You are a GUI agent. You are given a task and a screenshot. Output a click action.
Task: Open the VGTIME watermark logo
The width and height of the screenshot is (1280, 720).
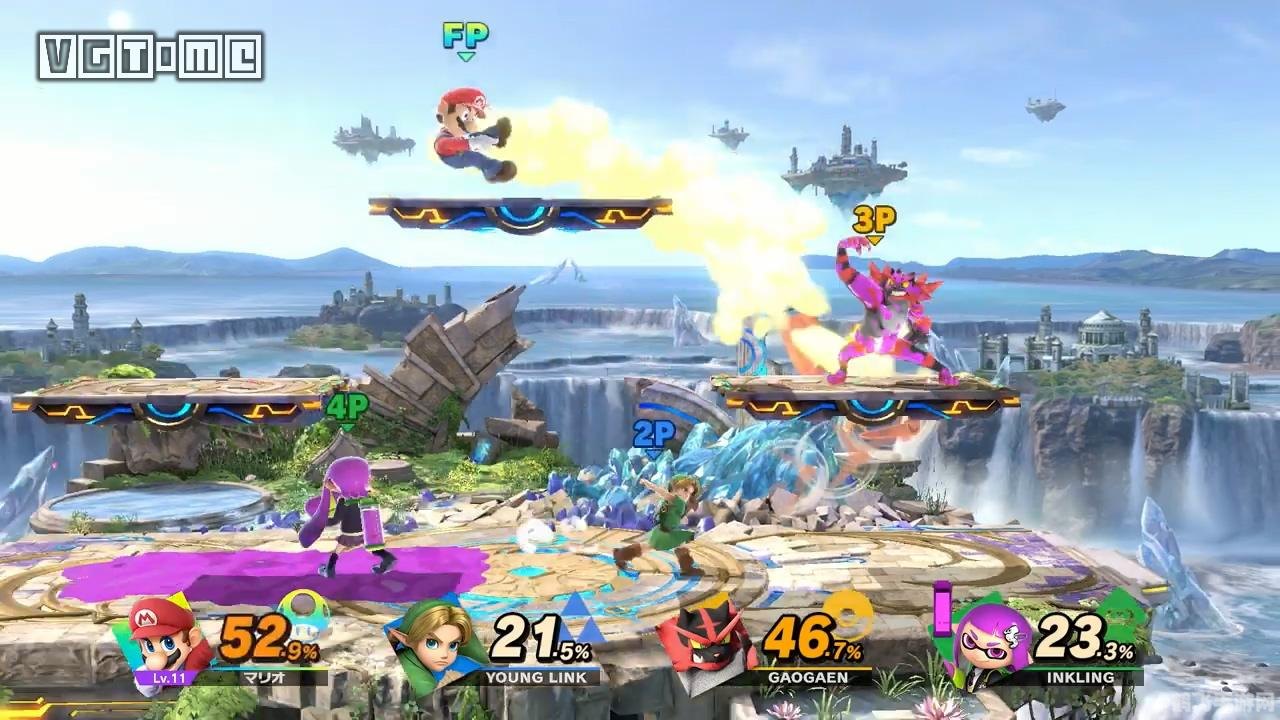tap(151, 56)
